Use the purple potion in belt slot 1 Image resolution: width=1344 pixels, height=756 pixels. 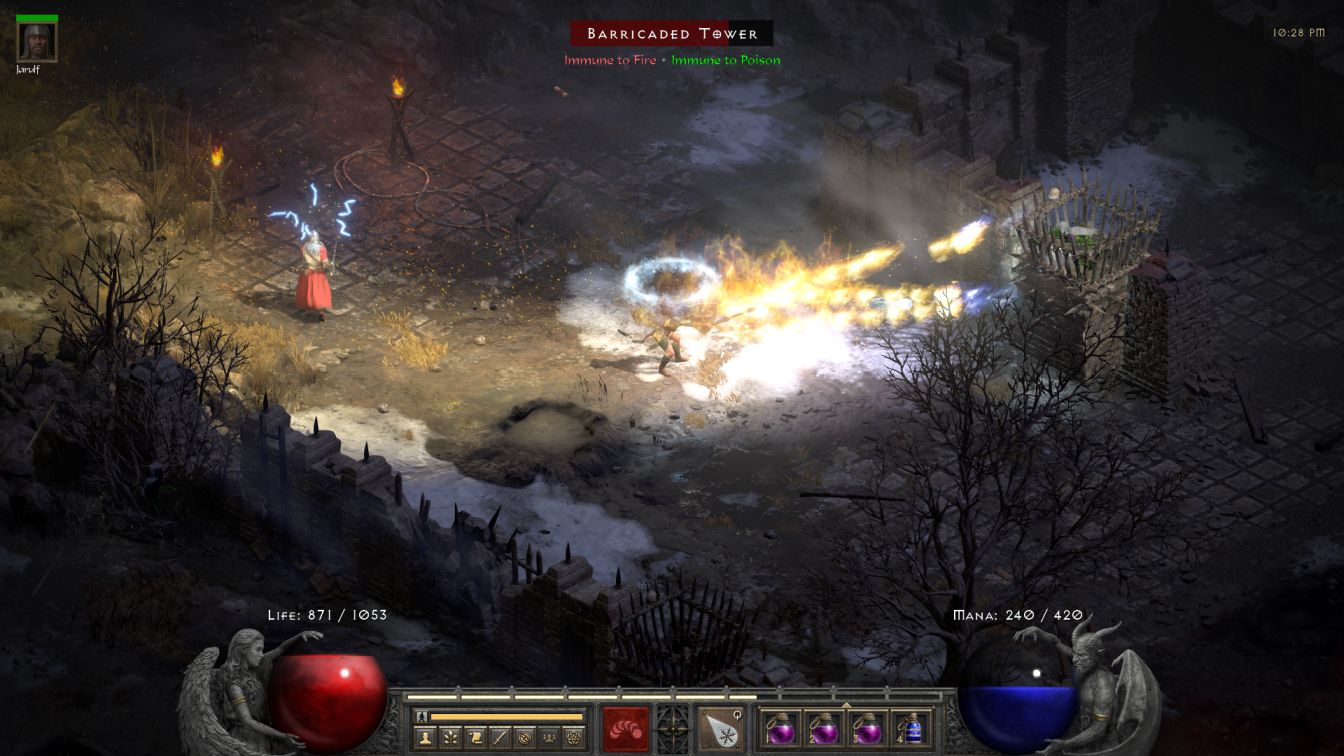(781, 729)
